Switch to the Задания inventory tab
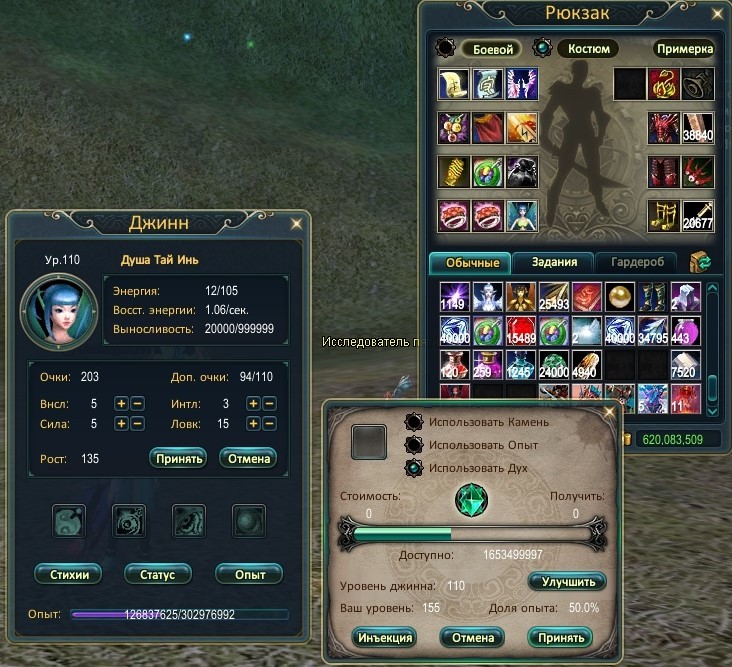Viewport: 732px width, 667px height. point(553,262)
